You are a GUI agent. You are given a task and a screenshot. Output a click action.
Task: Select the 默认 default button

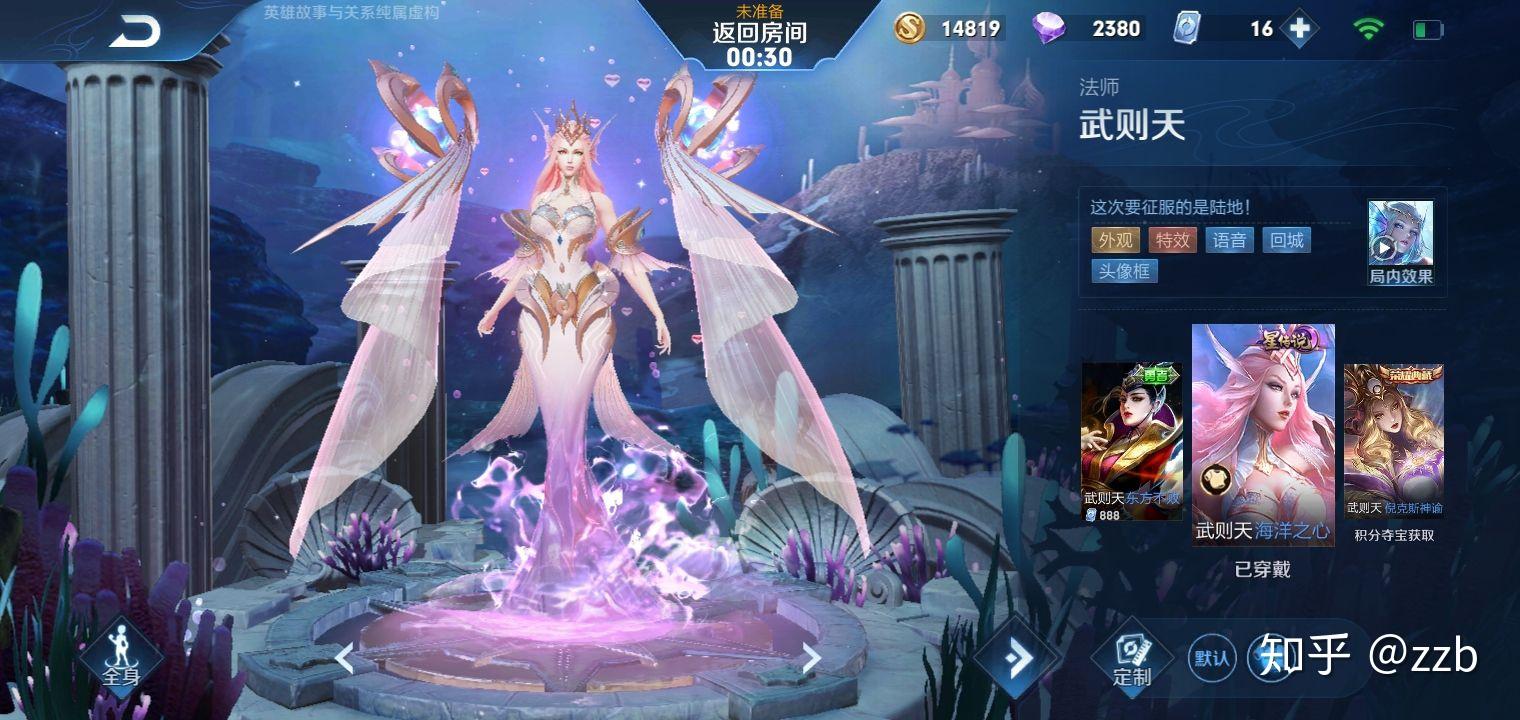coord(1212,658)
